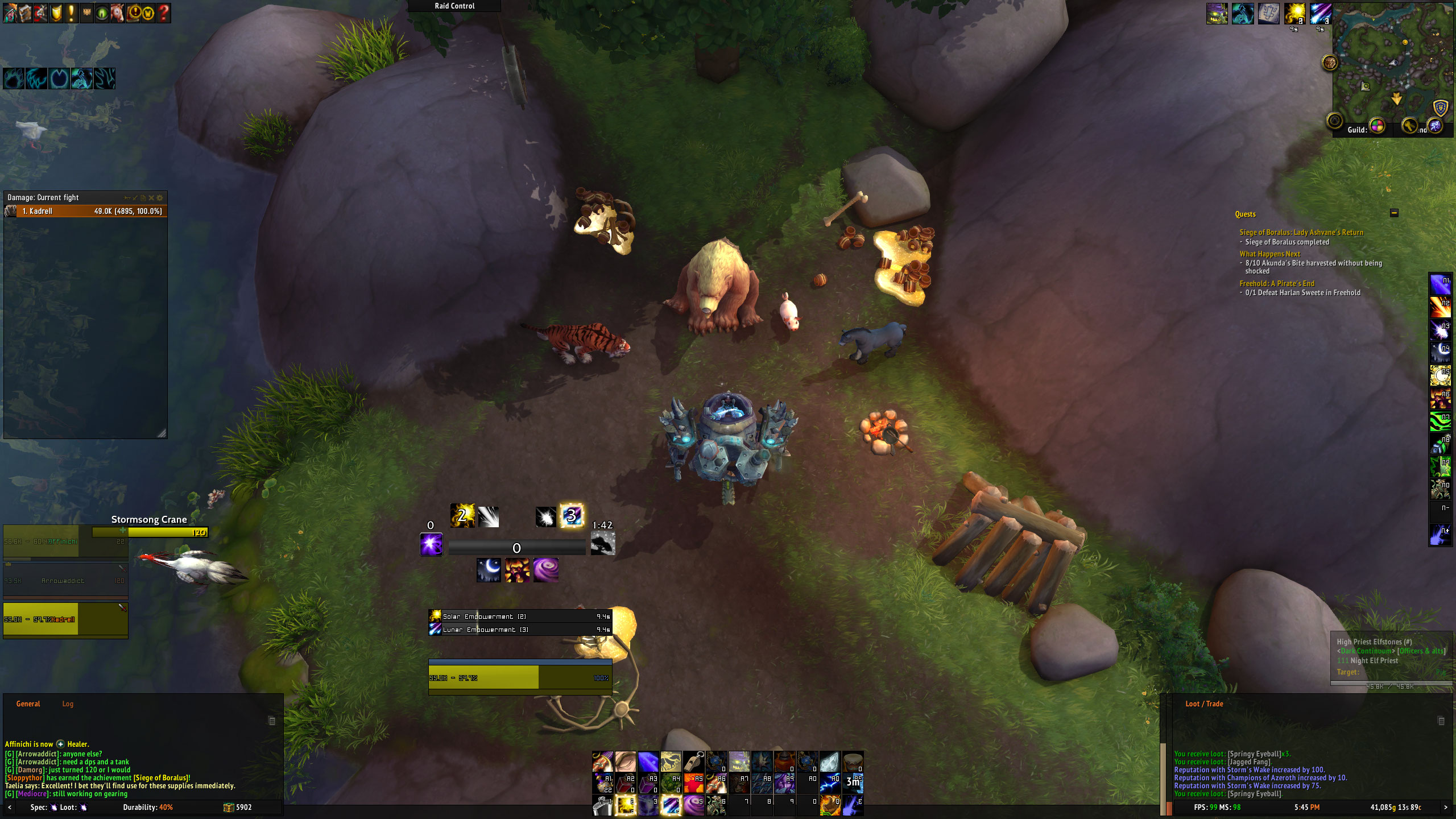Select the Freehold: A Pirate's End quest
Image resolution: width=1456 pixels, height=819 pixels.
[x=1277, y=283]
